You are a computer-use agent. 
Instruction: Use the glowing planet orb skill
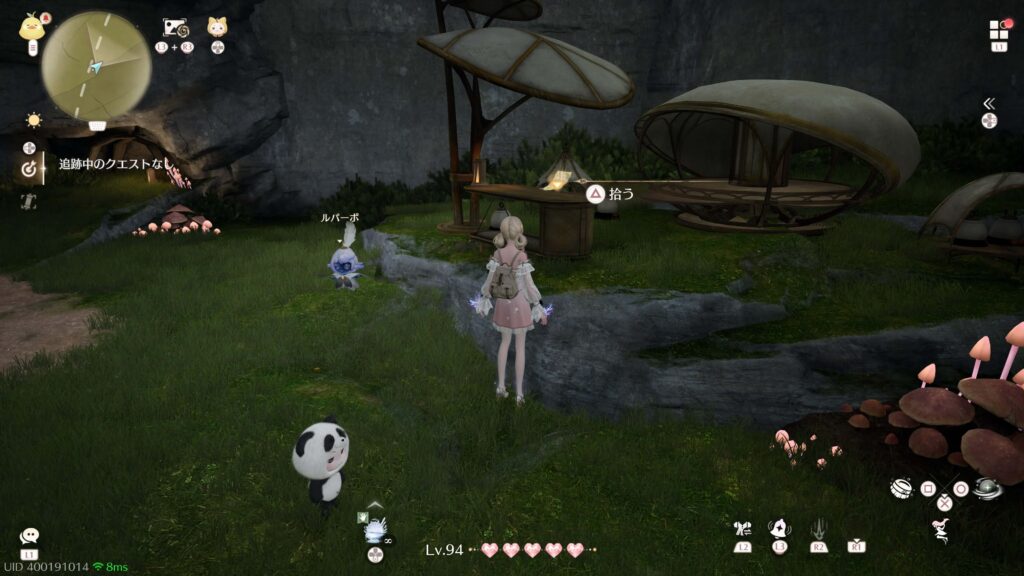[987, 489]
